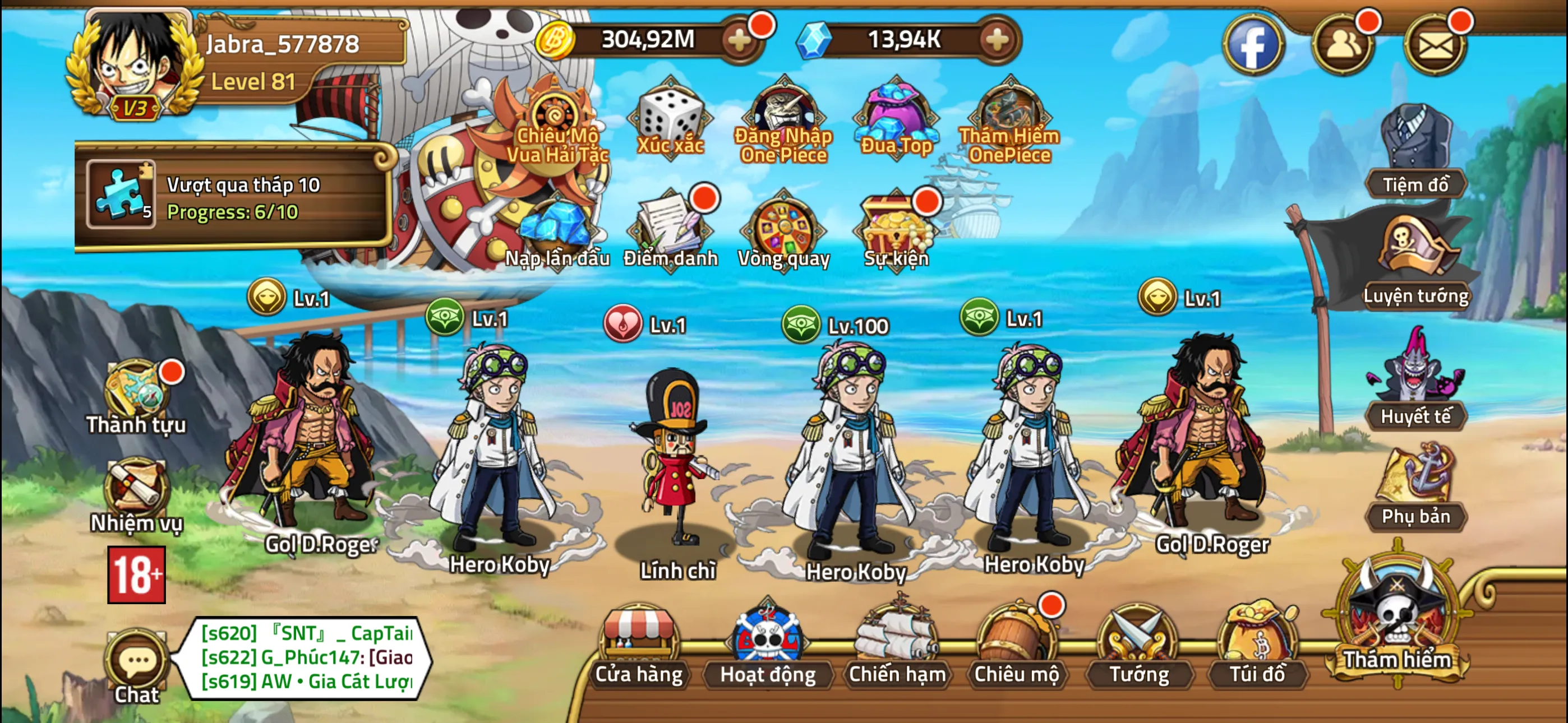Enter the Luyện tướng hero training

click(1418, 268)
